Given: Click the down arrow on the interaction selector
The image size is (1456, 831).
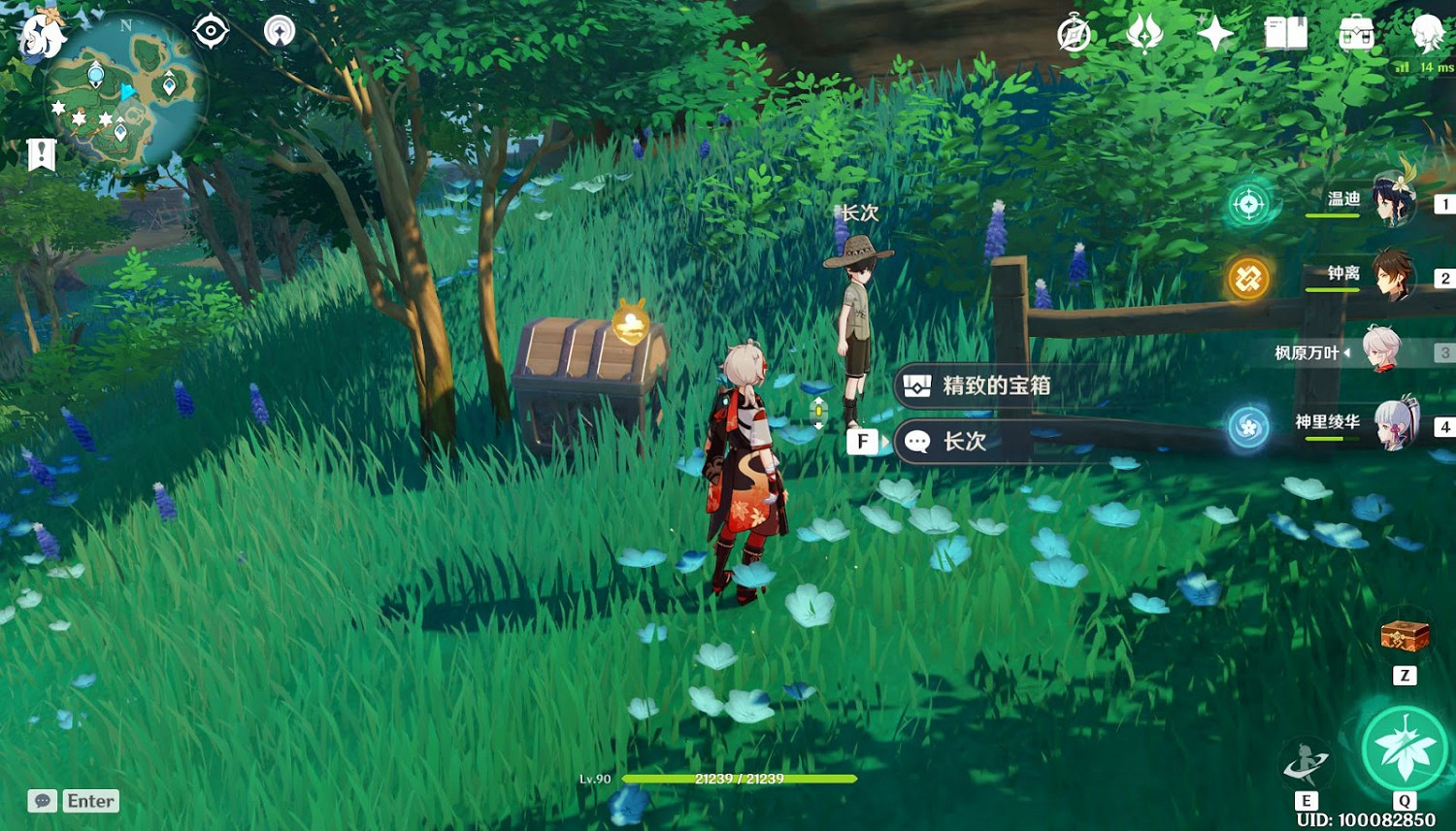Looking at the screenshot, I should (818, 426).
